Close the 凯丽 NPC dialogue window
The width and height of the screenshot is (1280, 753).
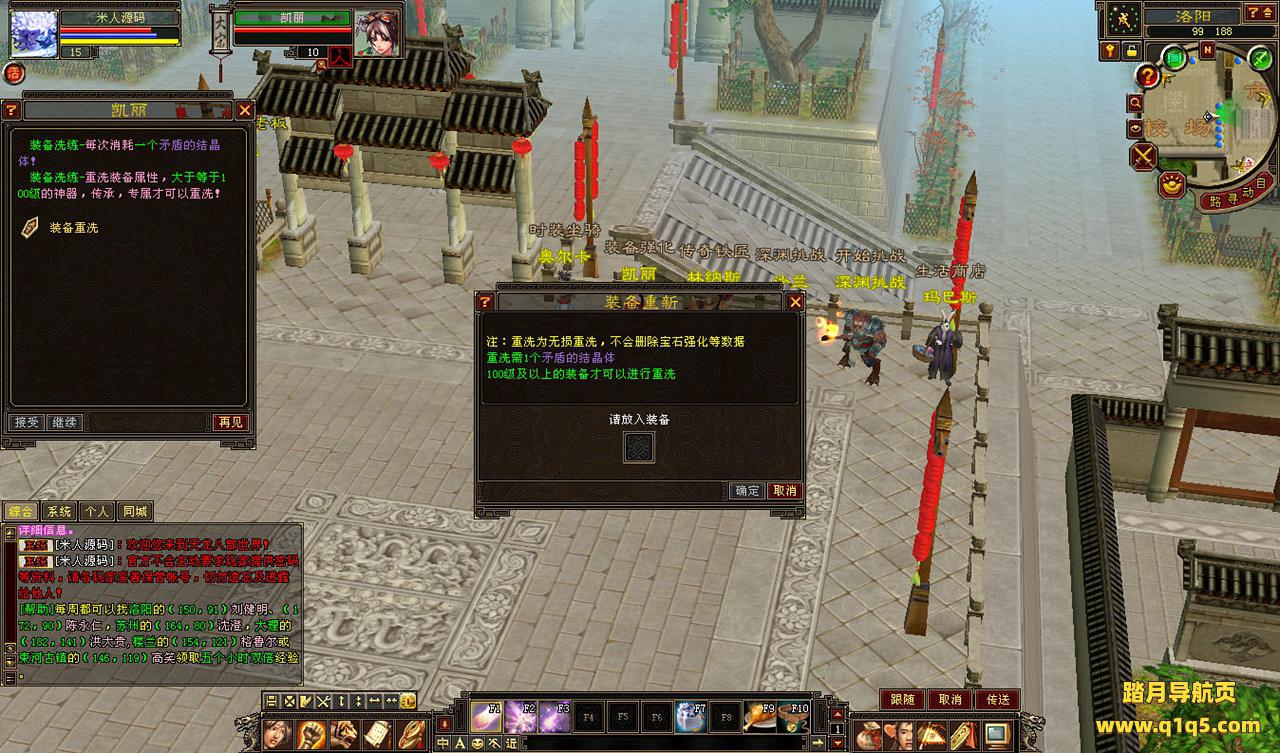[244, 110]
